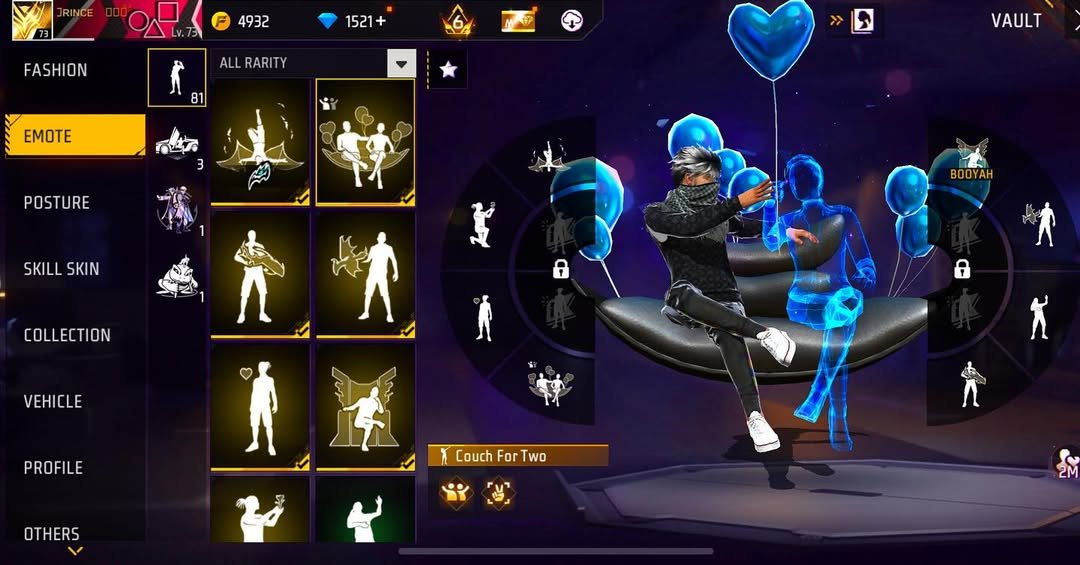This screenshot has height=565, width=1080.
Task: Show the Profile section
Action: click(53, 467)
